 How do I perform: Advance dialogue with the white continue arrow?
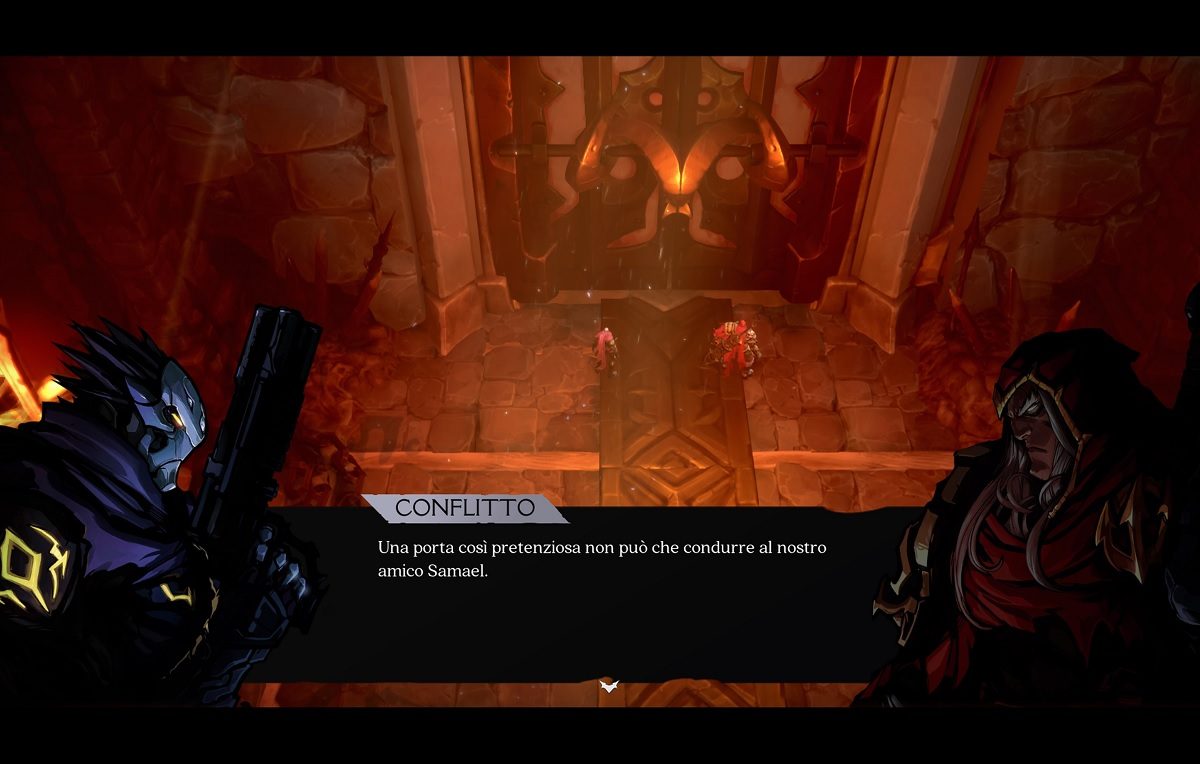coord(609,685)
